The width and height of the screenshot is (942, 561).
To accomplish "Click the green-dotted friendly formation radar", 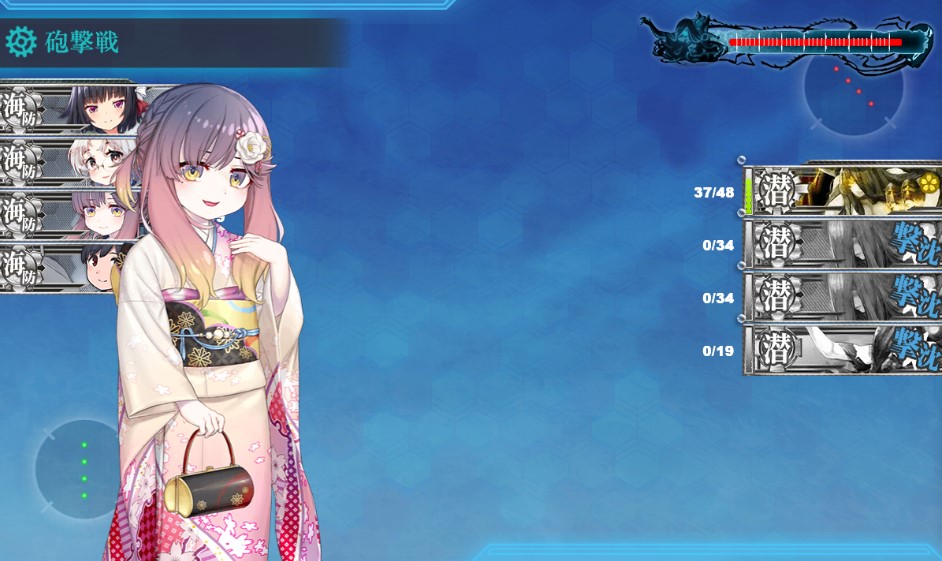I will coord(84,469).
